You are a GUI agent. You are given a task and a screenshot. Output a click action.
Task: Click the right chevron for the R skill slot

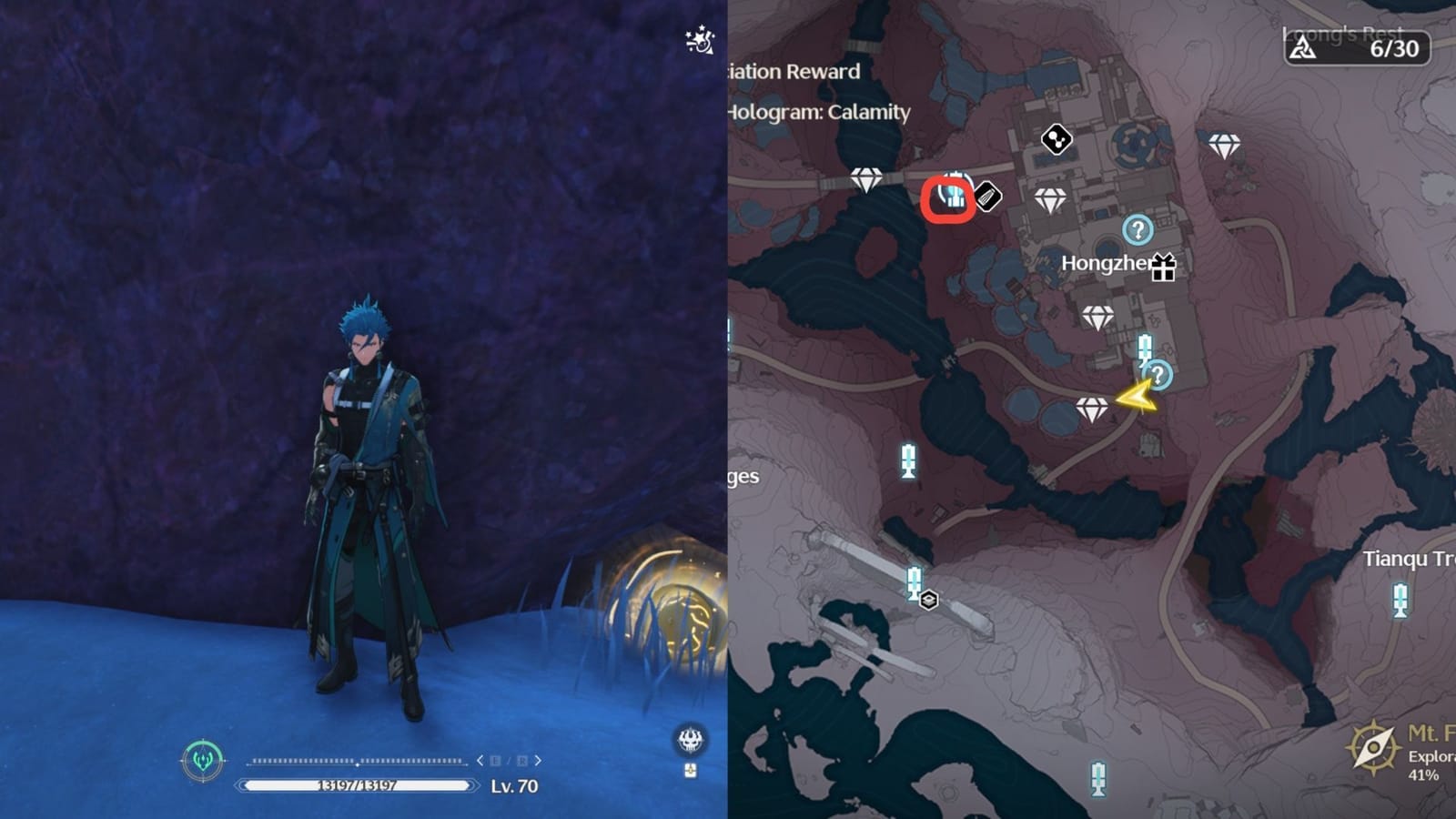537,761
